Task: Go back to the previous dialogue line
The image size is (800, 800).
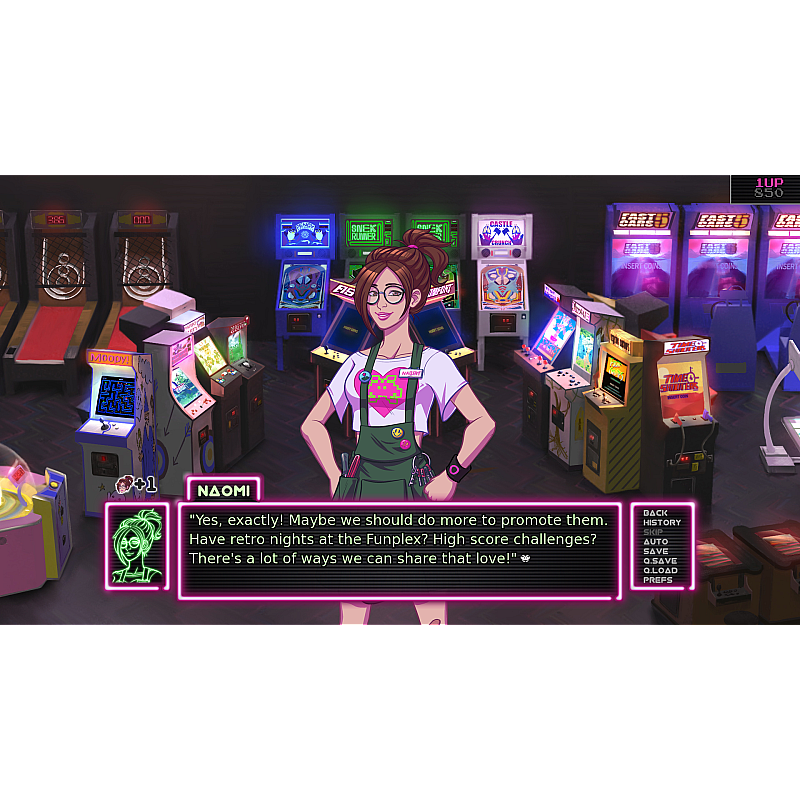Action: coord(656,513)
